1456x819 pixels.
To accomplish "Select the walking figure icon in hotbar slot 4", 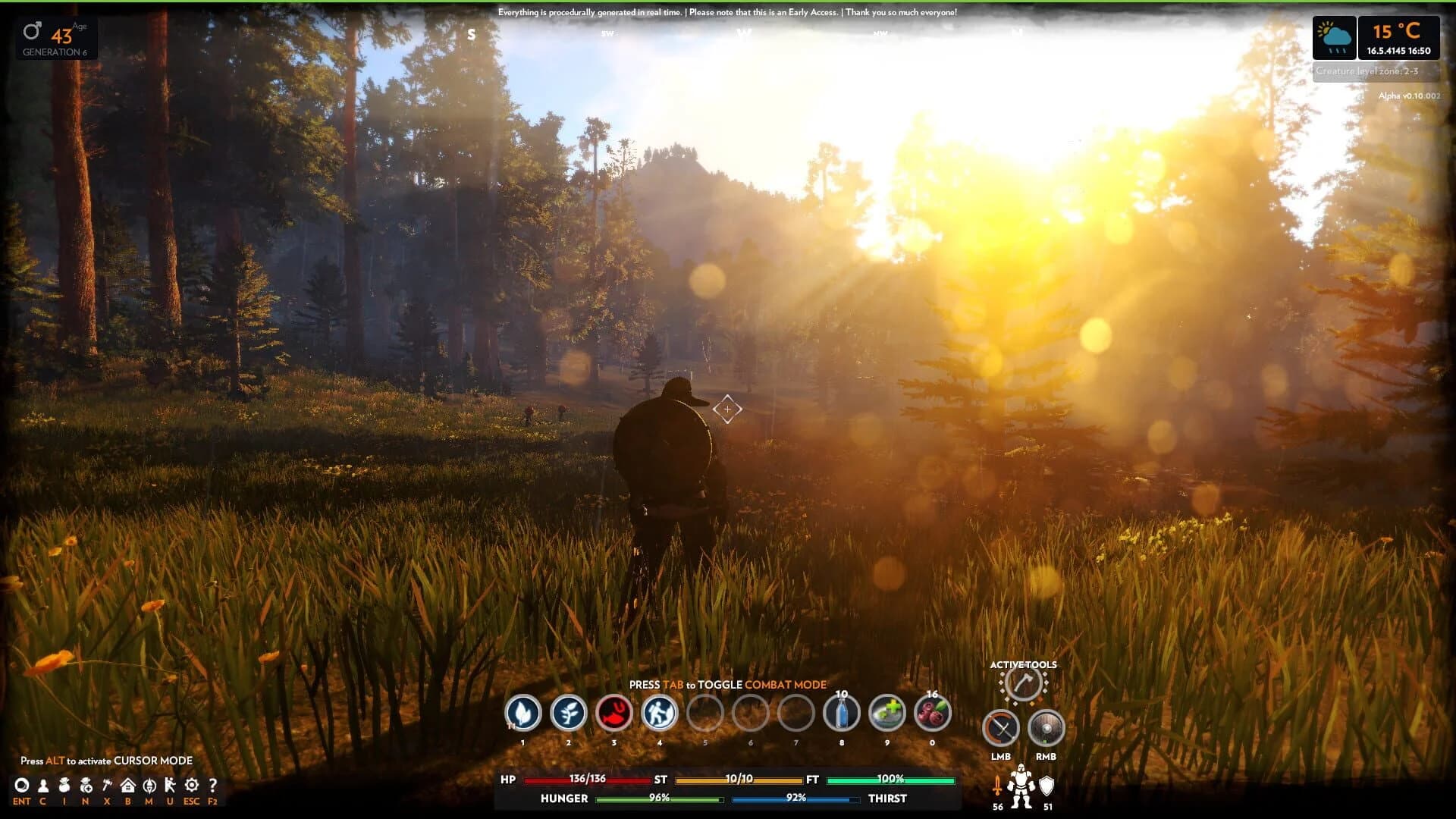I will pyautogui.click(x=659, y=714).
